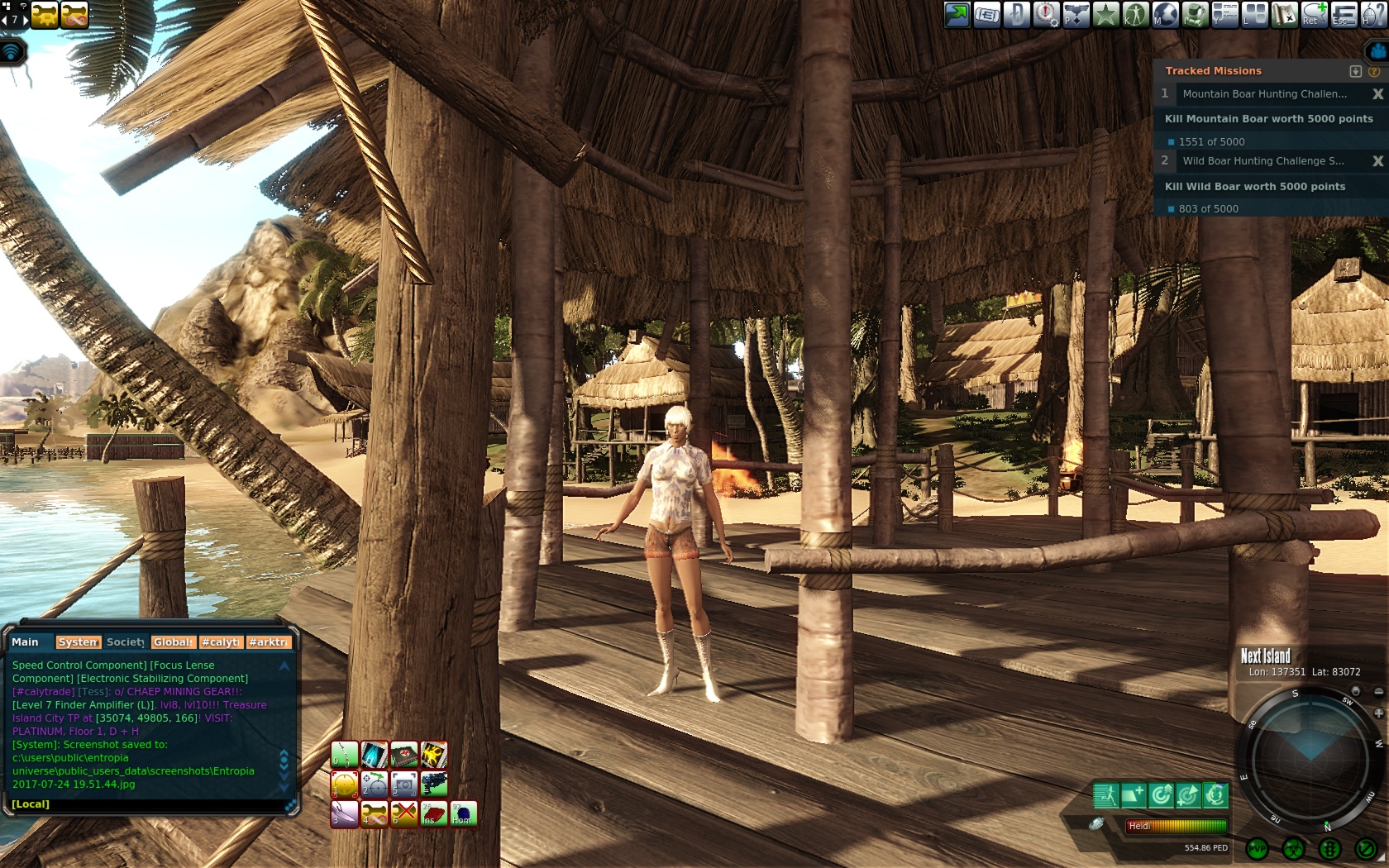1389x868 pixels.
Task: Click the Vitruvian man character icon
Action: click(1135, 14)
